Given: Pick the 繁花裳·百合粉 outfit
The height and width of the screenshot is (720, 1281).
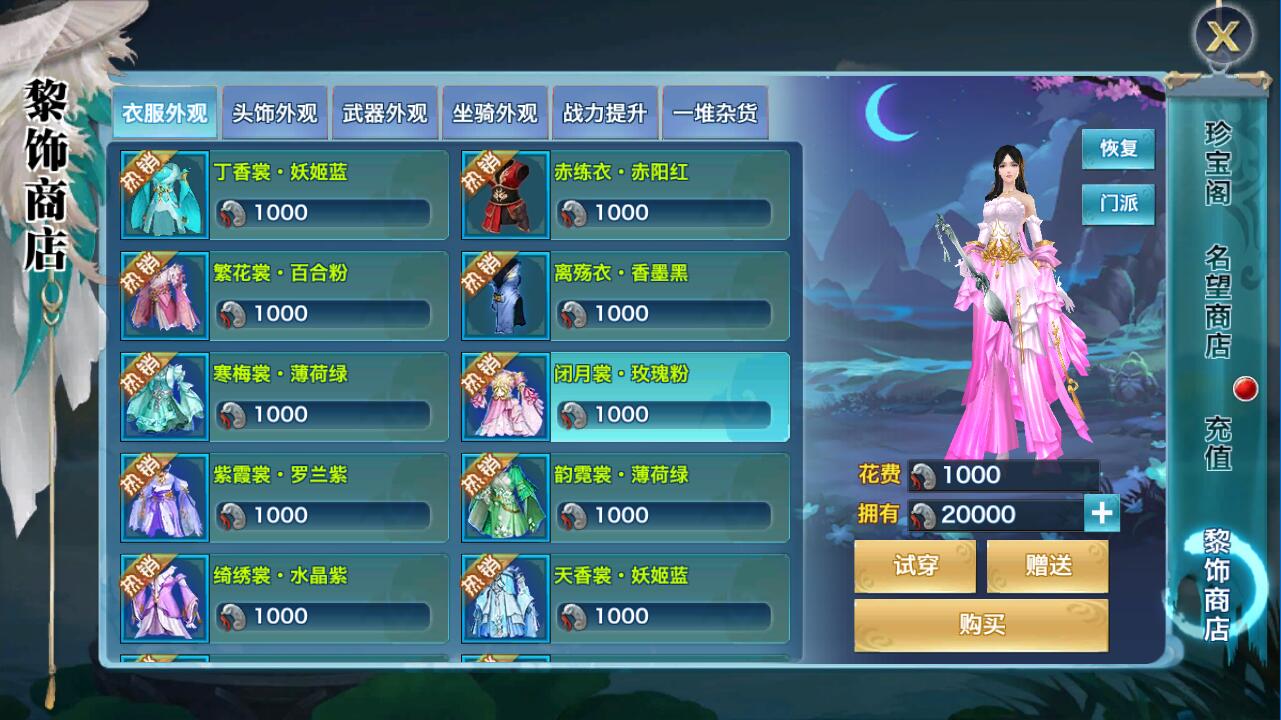Looking at the screenshot, I should [284, 296].
